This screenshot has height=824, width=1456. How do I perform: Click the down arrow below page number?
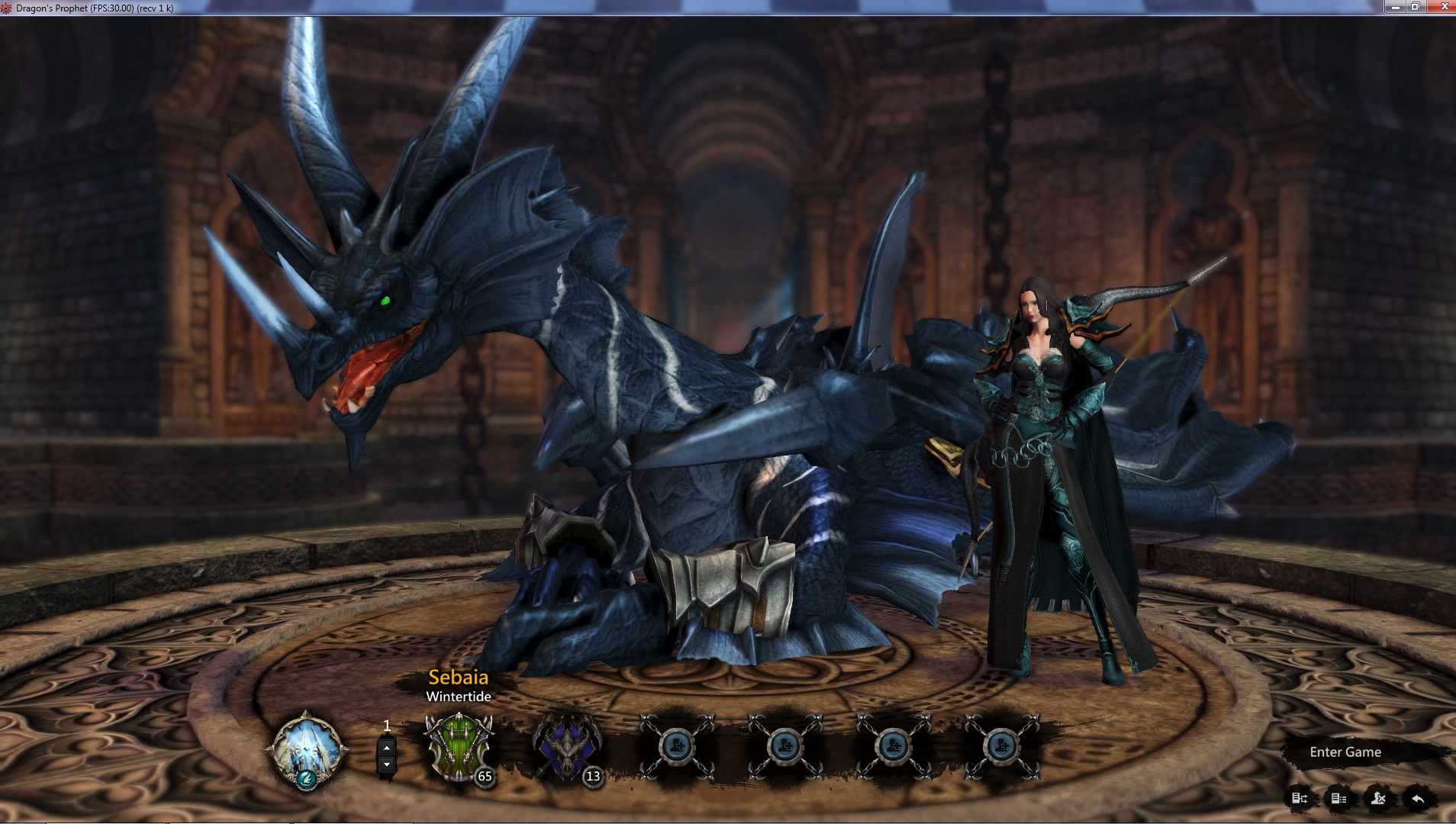[x=385, y=765]
